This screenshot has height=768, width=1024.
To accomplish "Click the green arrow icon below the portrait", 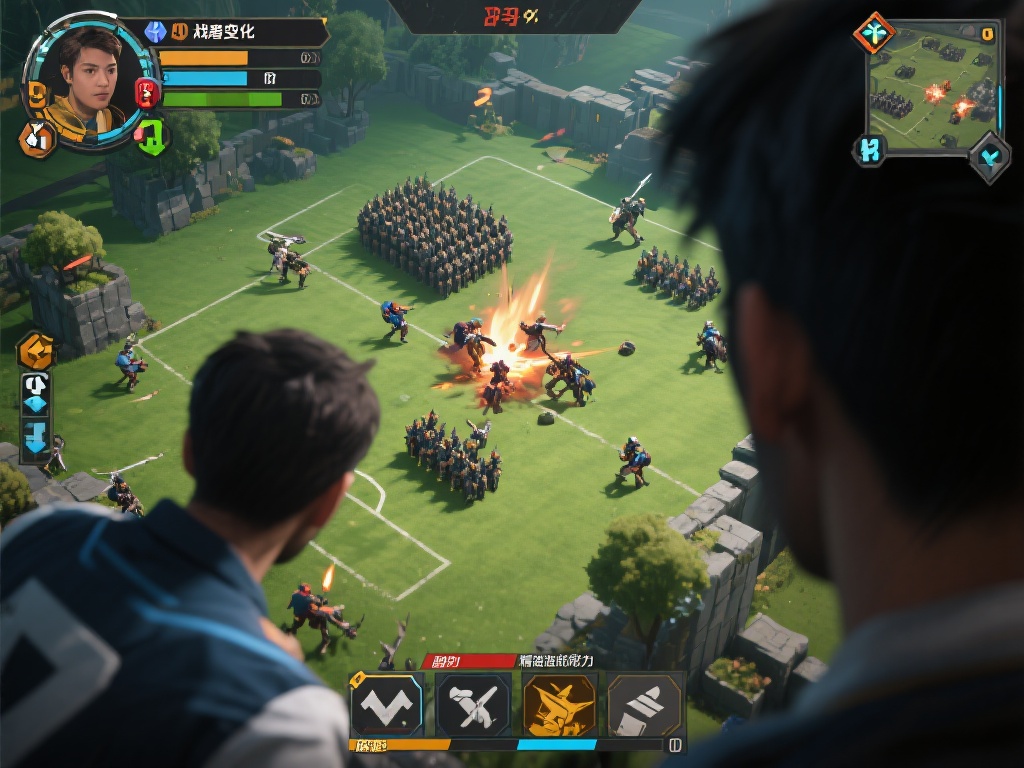I will tap(151, 136).
